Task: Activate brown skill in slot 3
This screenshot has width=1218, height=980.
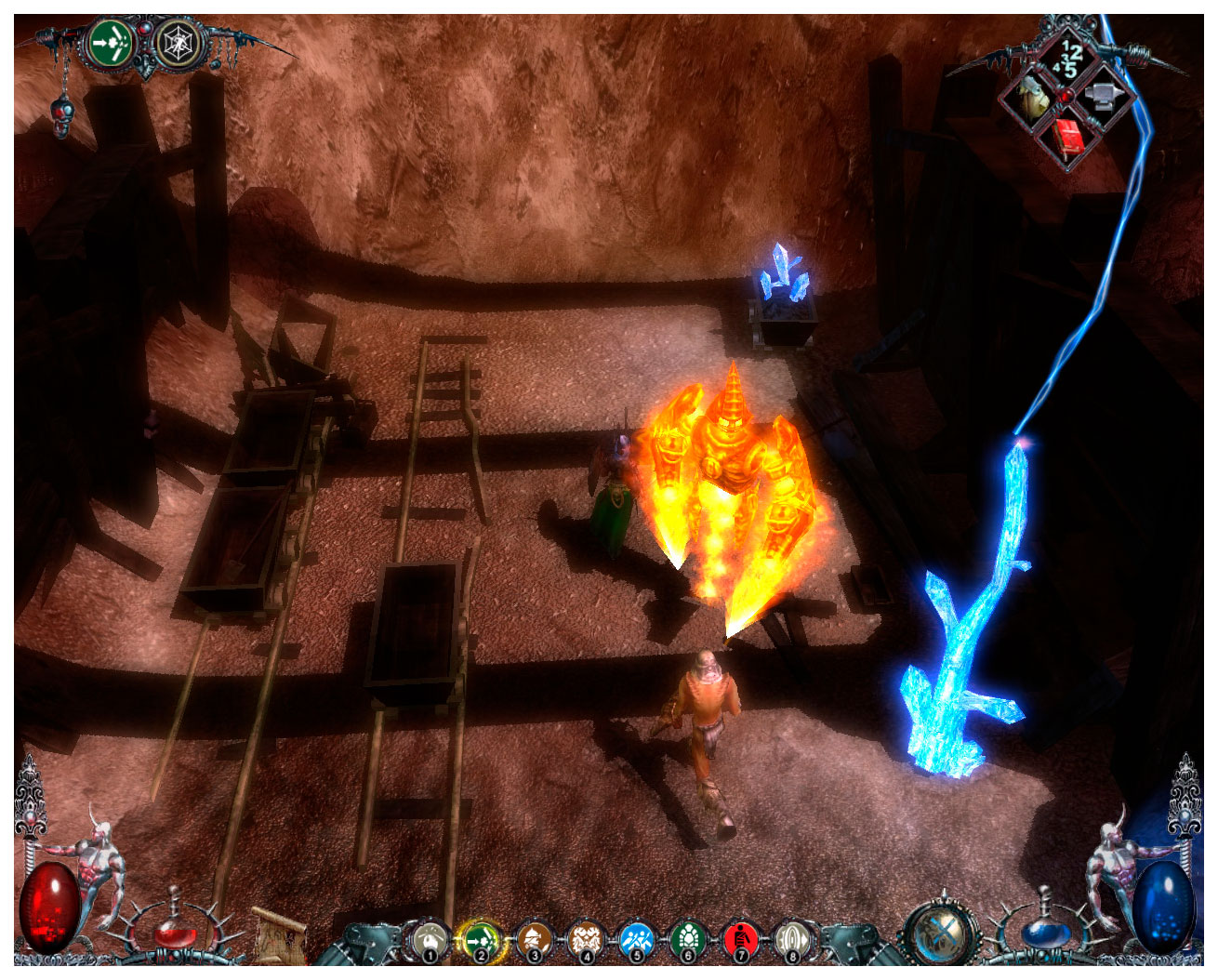Action: click(533, 939)
